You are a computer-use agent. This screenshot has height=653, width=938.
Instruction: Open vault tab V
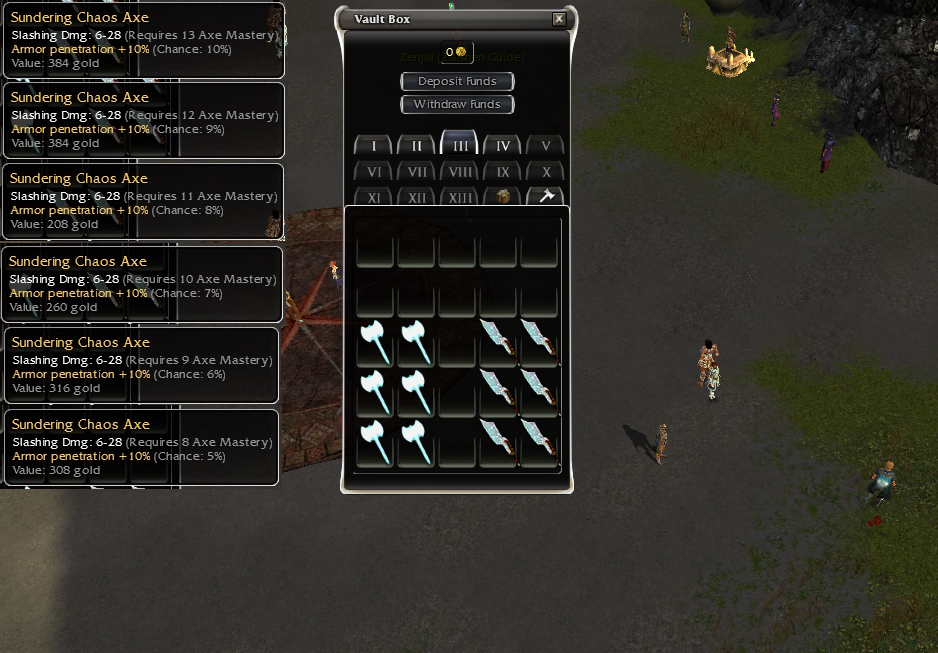tap(546, 146)
